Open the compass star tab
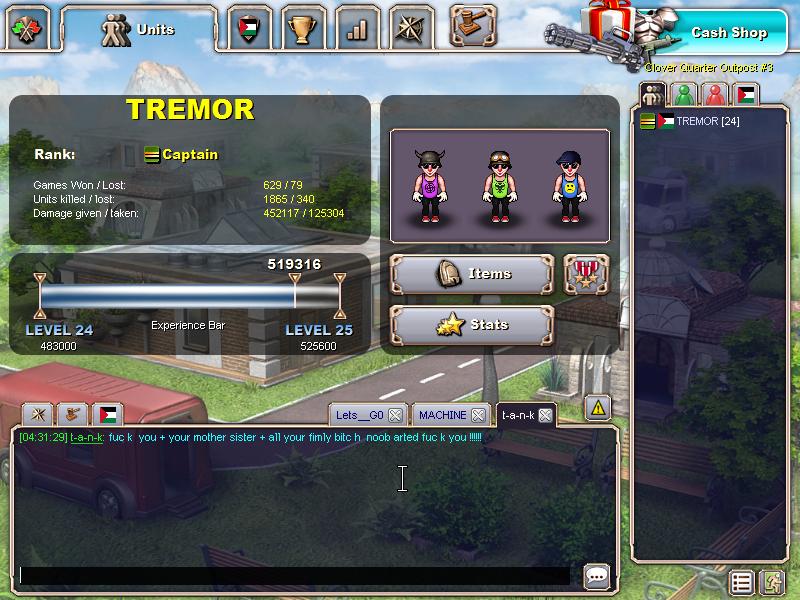 pos(410,29)
